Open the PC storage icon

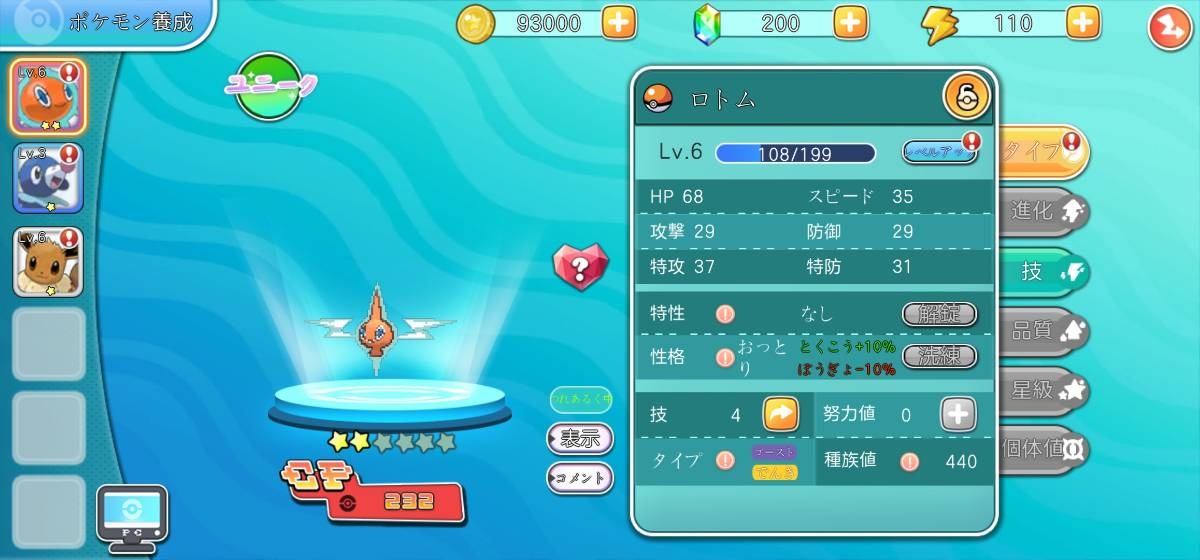pos(131,517)
